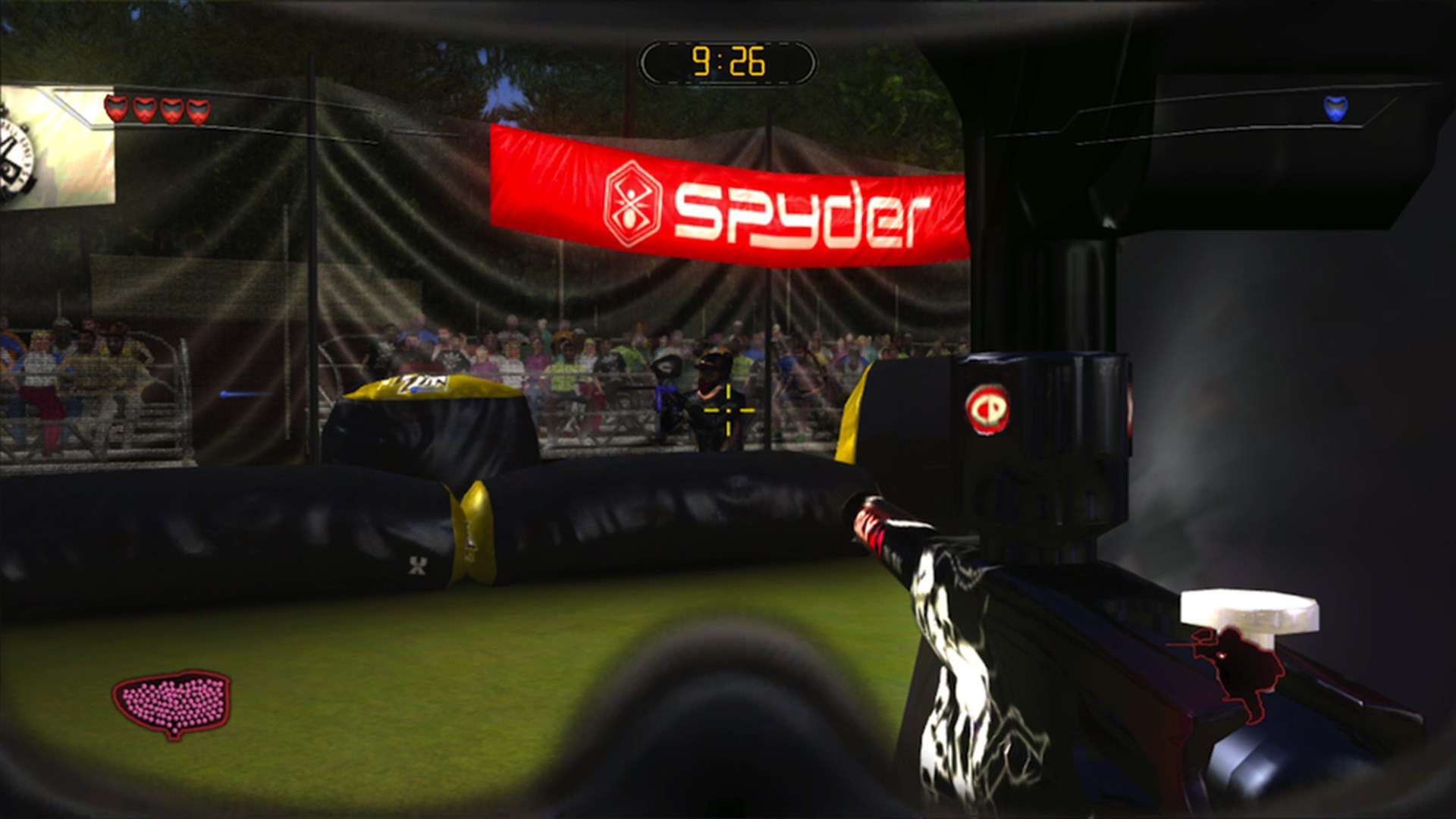This screenshot has width=1456, height=819.
Task: Click the blue mask icon on the right HUD
Action: coord(1335,108)
